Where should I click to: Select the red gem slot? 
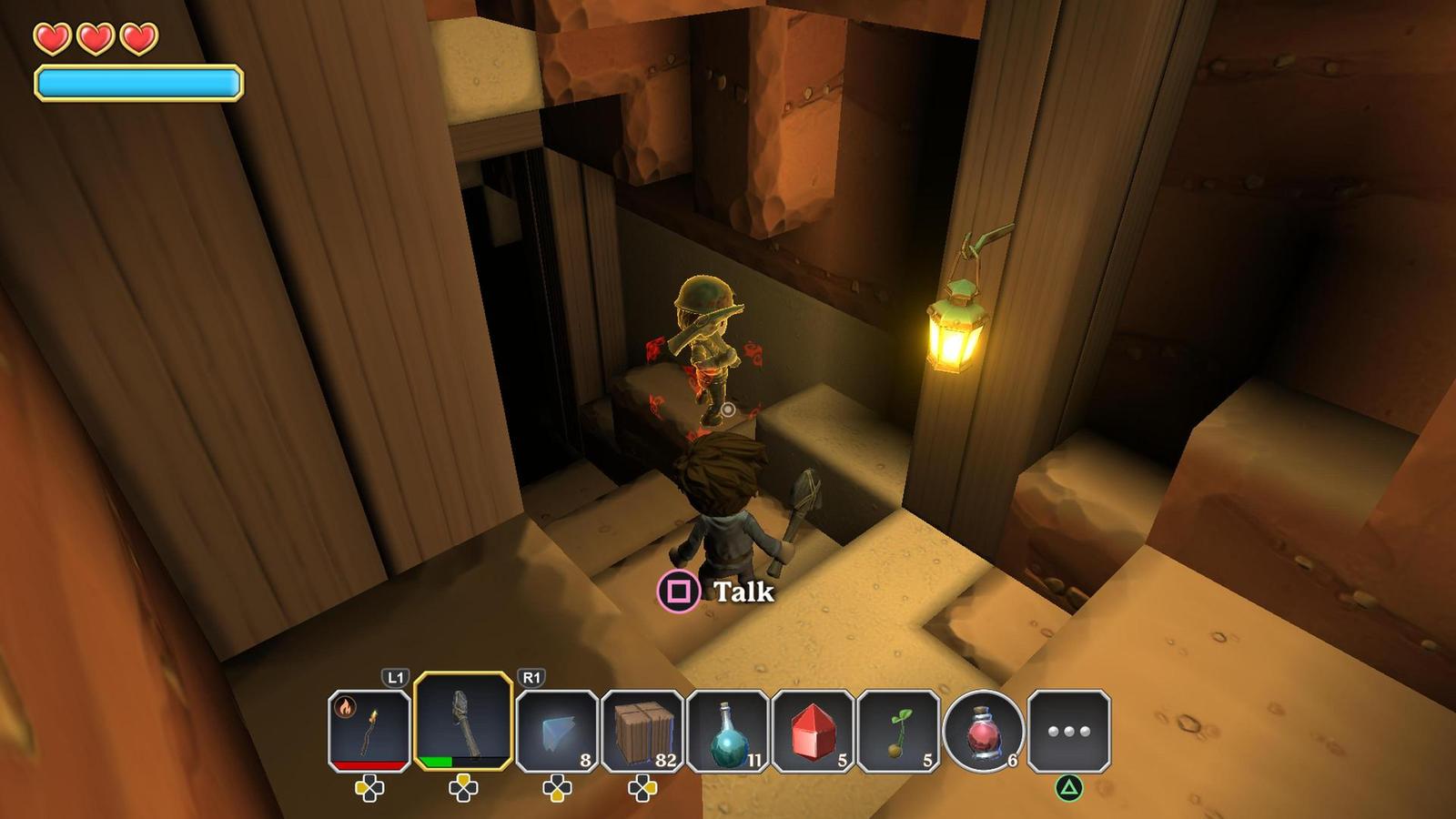(x=813, y=731)
